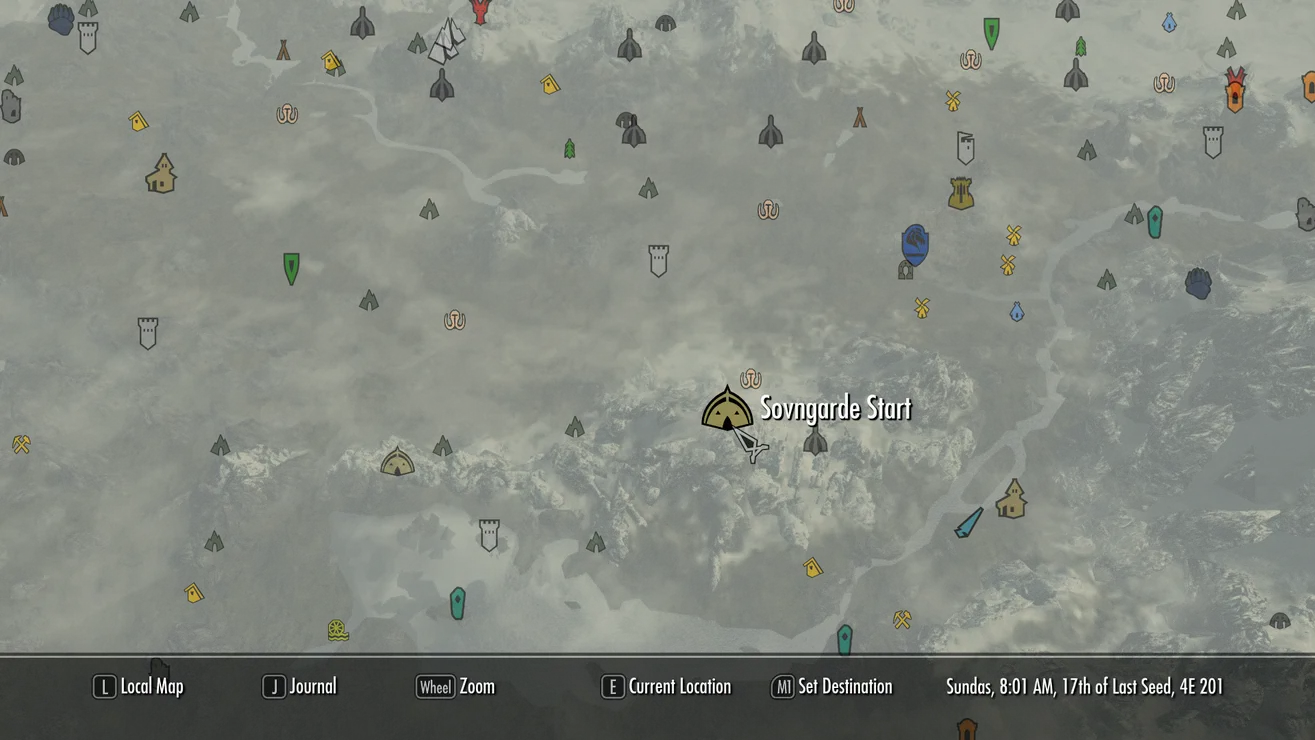Select the Sovngarde Start map marker
The height and width of the screenshot is (740, 1315).
[727, 409]
